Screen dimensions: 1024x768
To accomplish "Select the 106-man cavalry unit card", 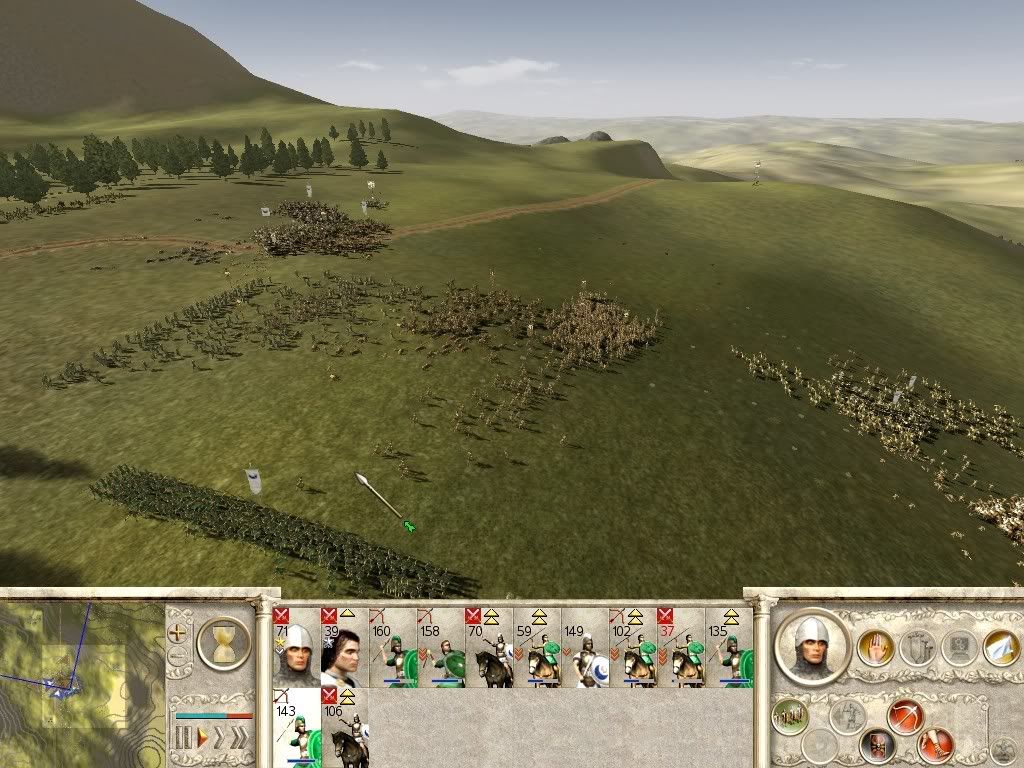I will click(x=344, y=728).
